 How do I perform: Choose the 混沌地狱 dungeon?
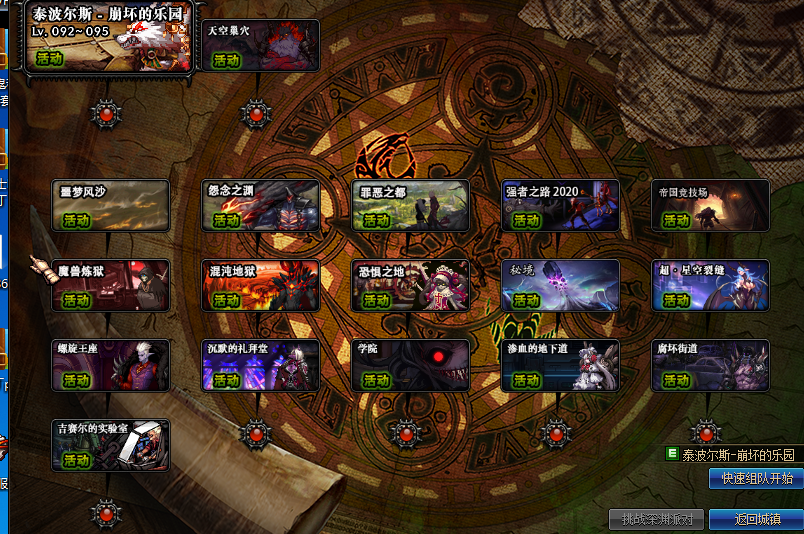pos(261,286)
